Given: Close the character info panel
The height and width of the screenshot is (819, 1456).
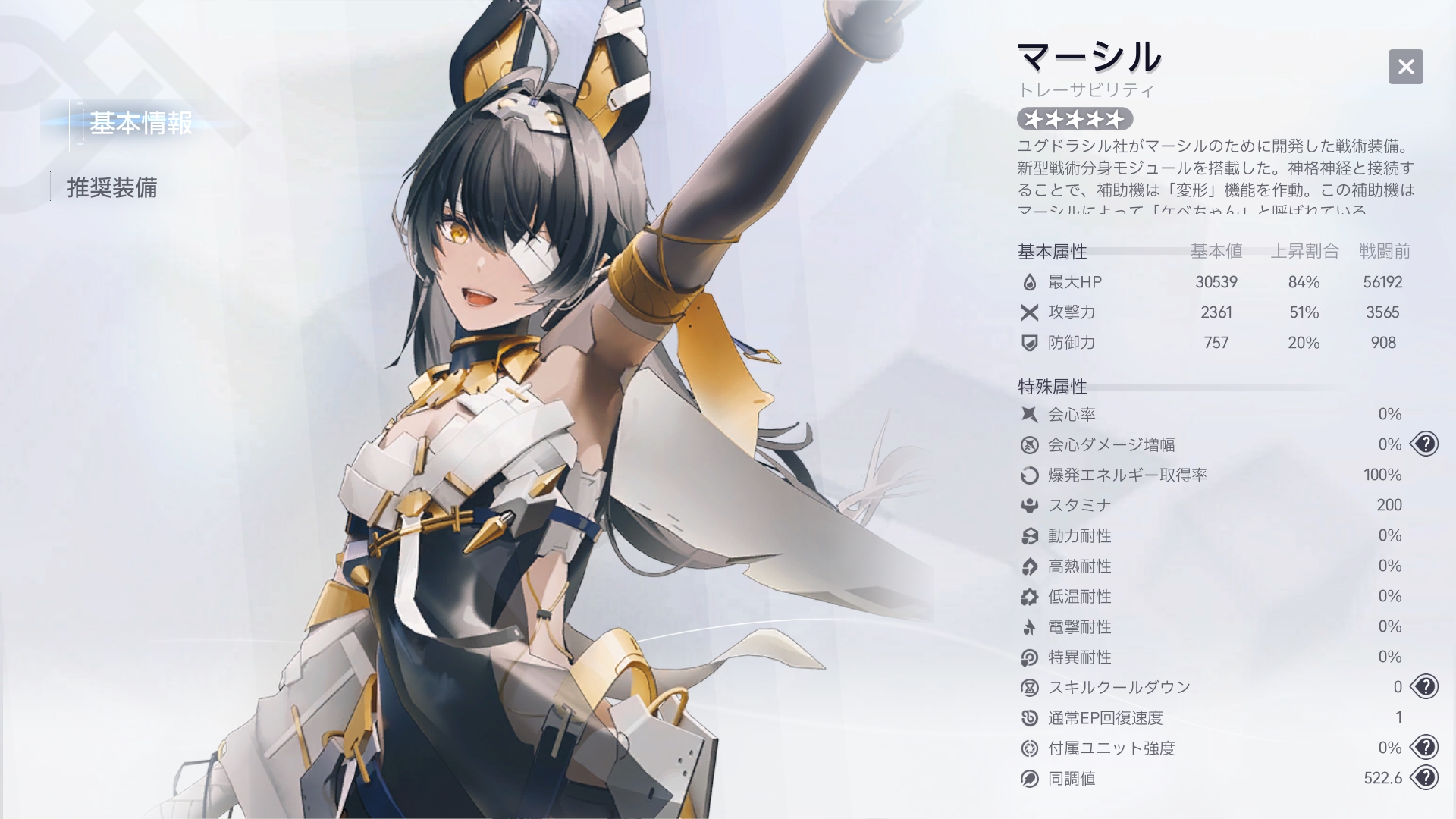Looking at the screenshot, I should point(1405,67).
